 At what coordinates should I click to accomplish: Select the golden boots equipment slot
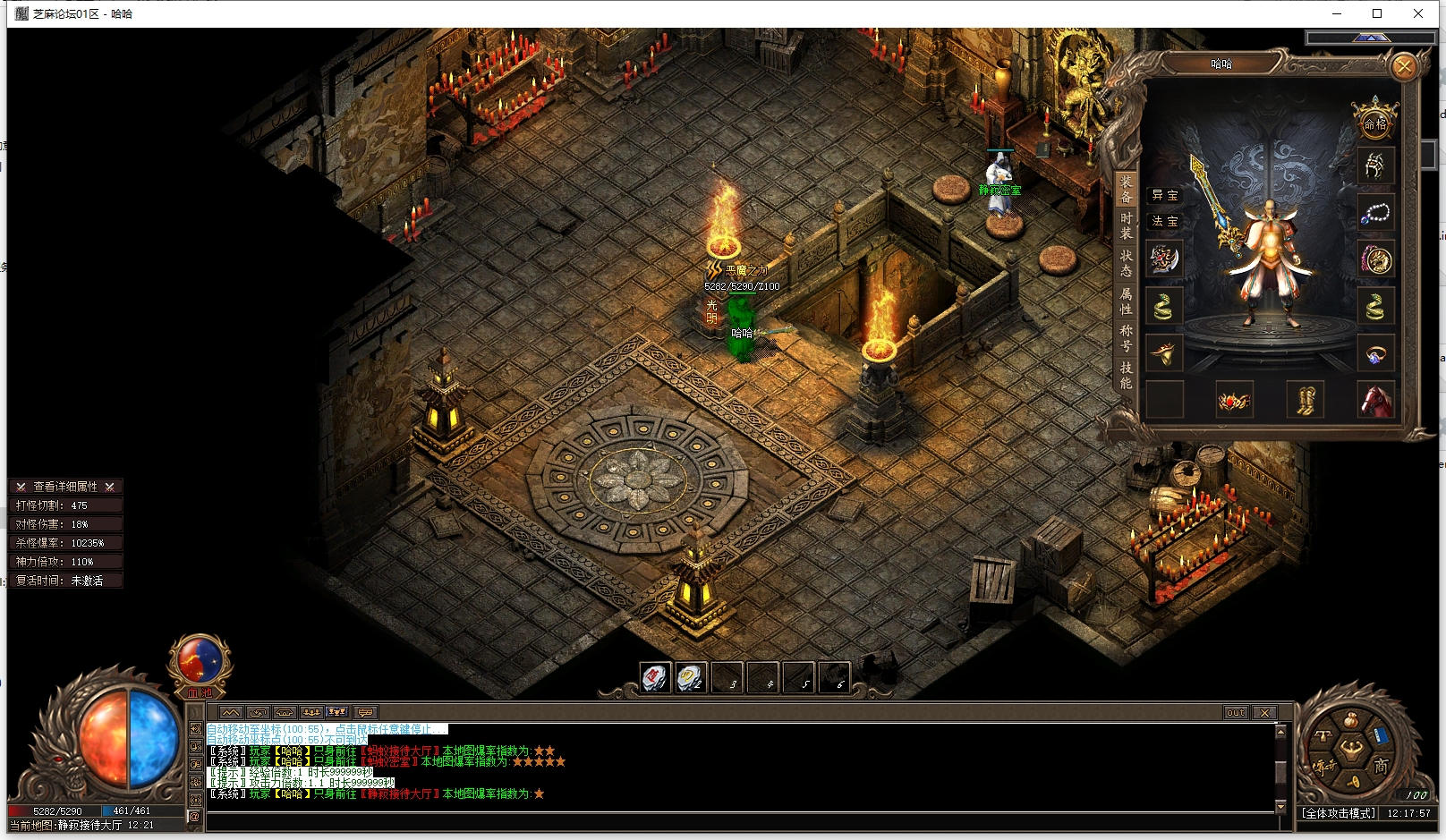1305,400
